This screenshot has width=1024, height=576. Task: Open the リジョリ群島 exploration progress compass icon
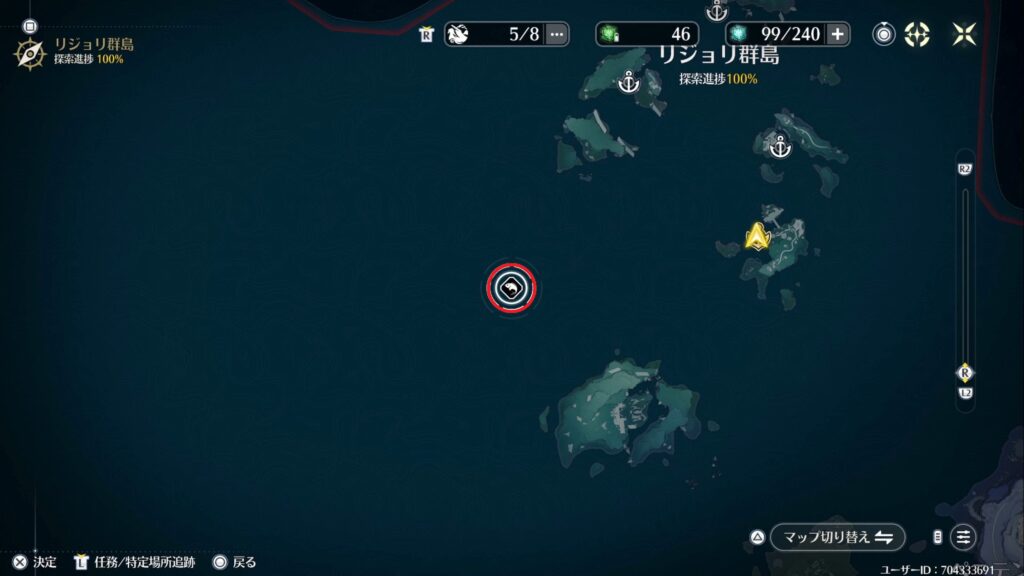(29, 52)
